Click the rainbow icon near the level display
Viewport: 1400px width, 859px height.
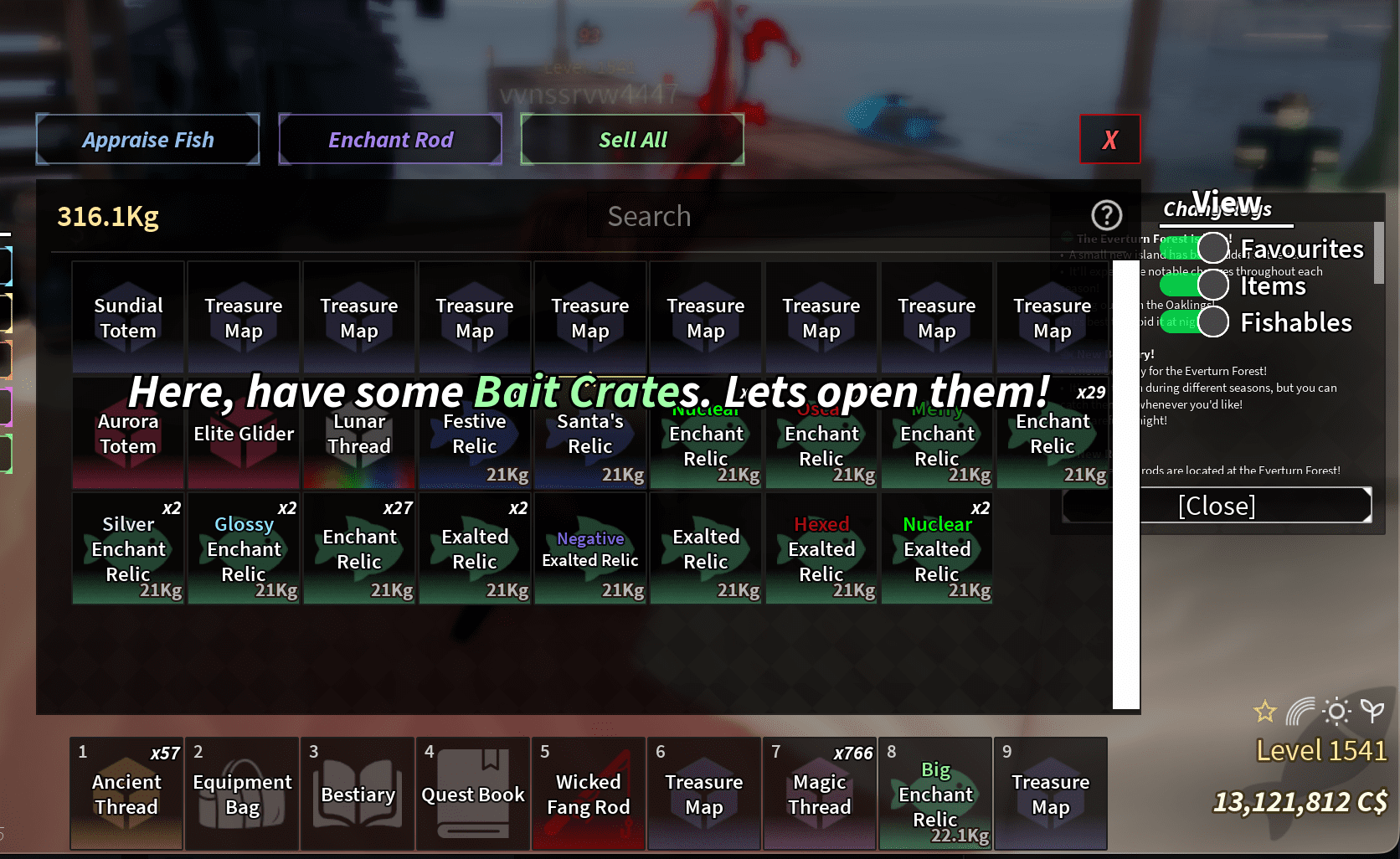[x=1300, y=712]
